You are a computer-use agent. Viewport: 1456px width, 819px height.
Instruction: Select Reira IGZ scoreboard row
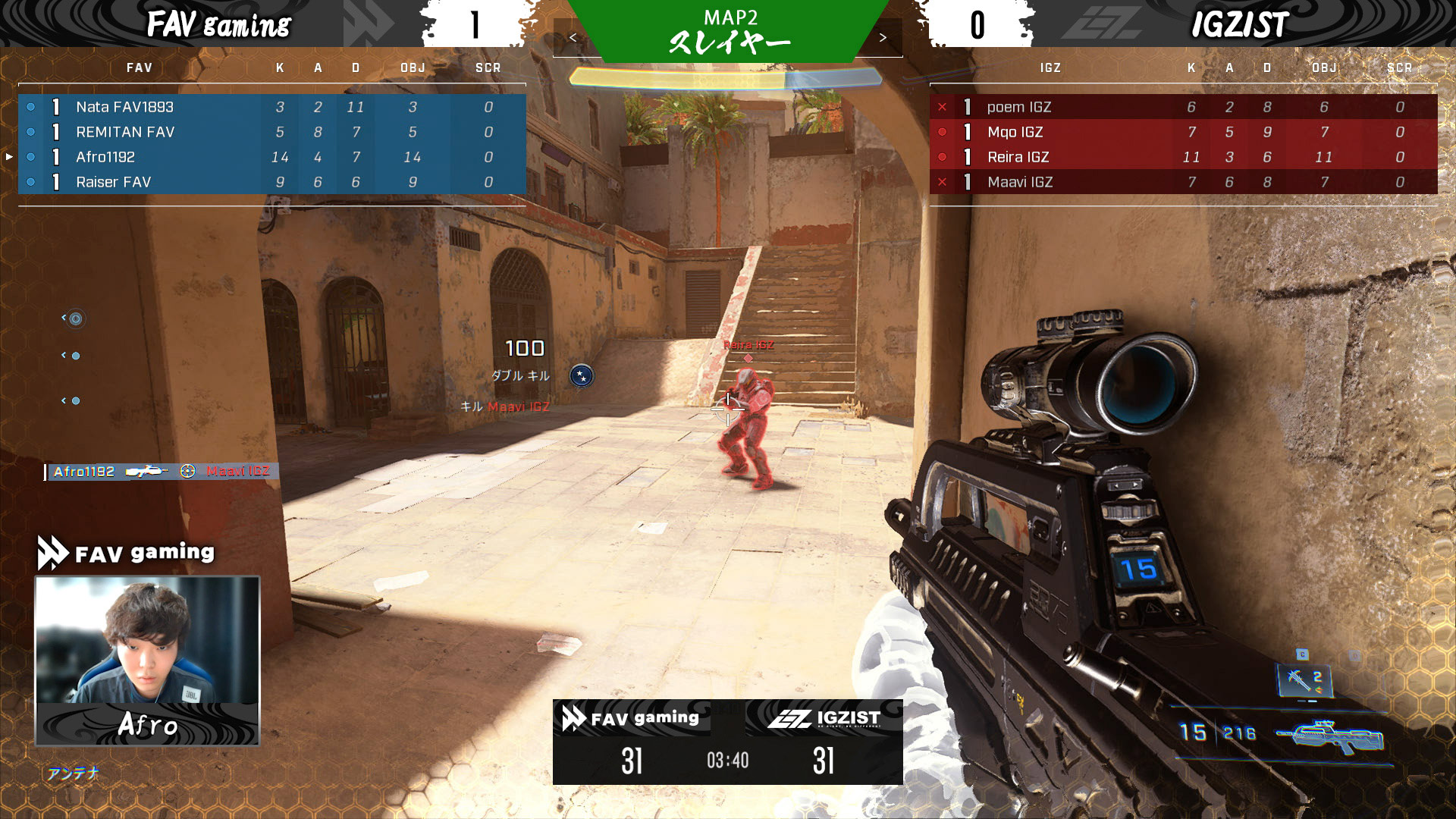pyautogui.click(x=1183, y=157)
